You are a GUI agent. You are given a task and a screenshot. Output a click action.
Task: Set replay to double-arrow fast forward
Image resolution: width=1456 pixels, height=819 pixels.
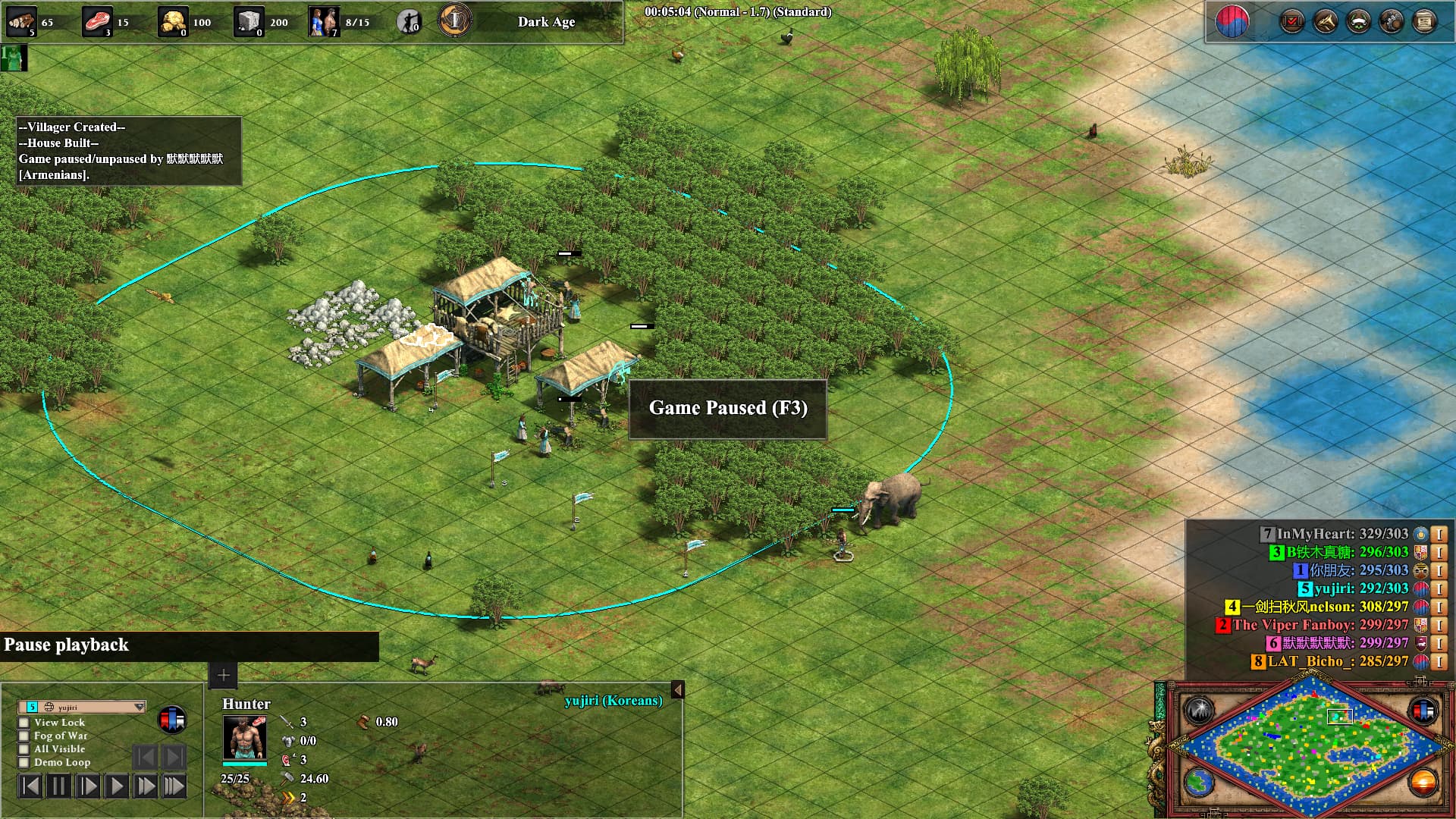click(x=146, y=786)
